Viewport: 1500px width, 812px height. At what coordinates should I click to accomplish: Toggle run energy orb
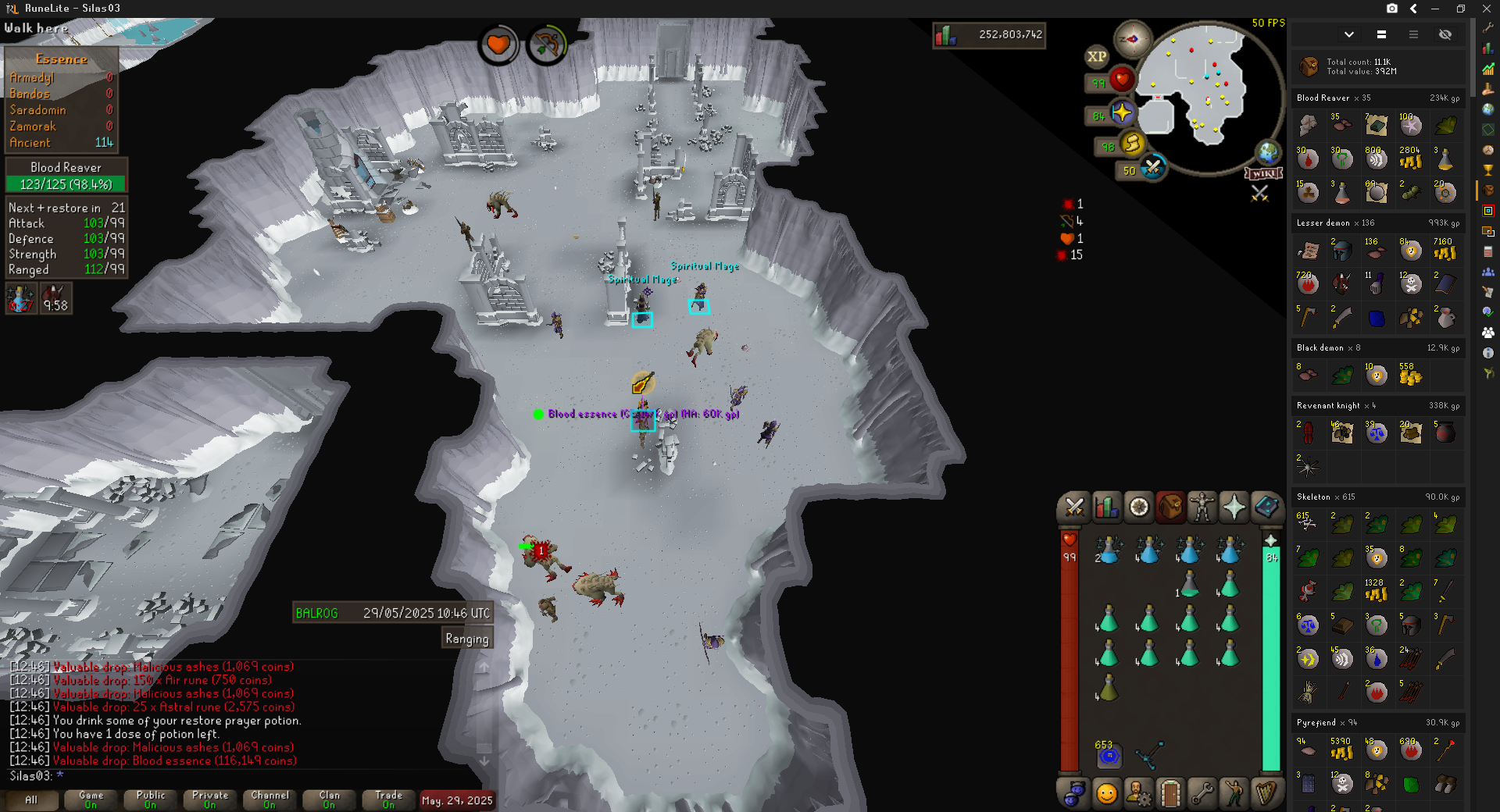point(1132,143)
